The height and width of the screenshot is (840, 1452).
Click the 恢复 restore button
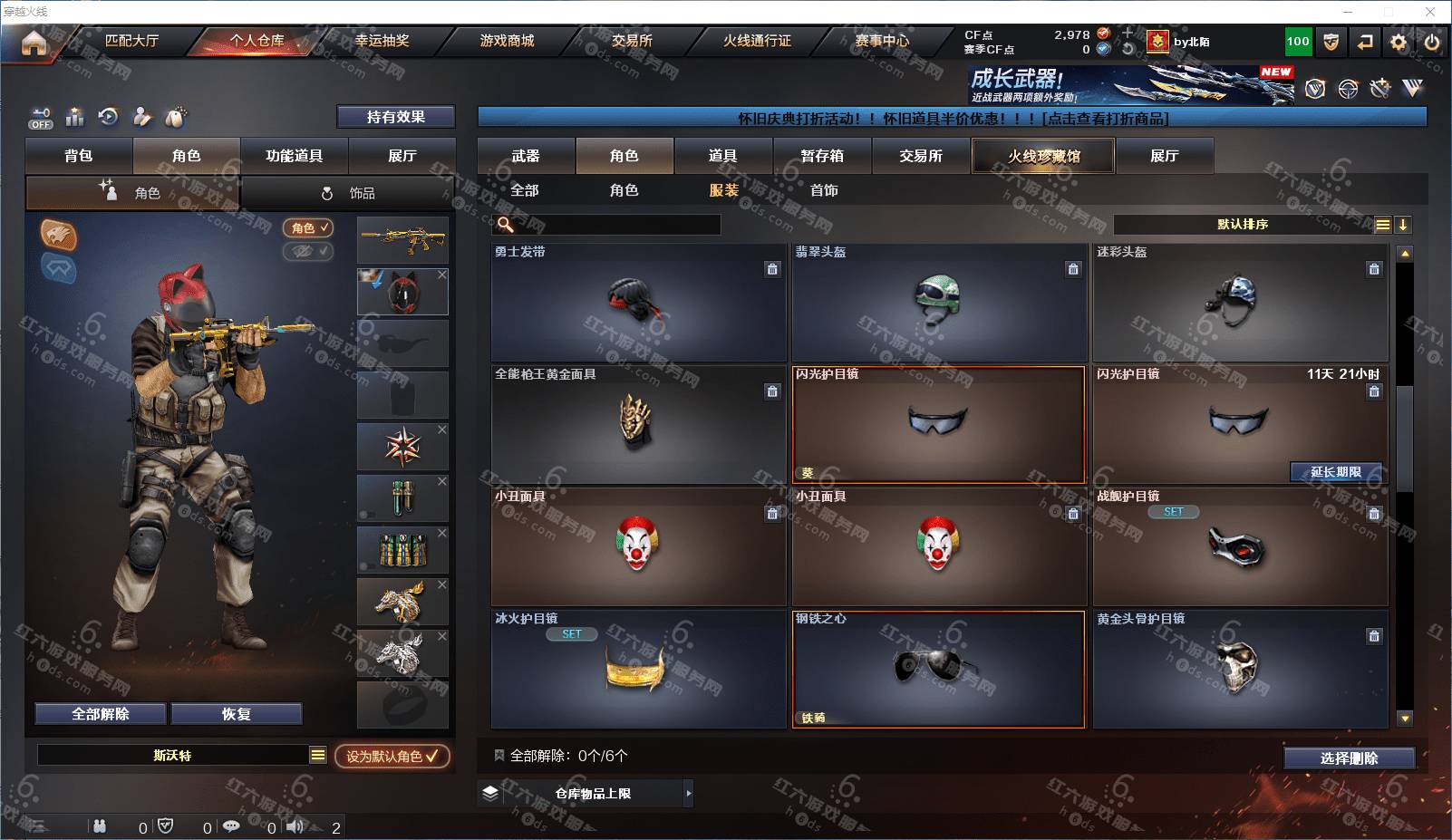point(236,714)
